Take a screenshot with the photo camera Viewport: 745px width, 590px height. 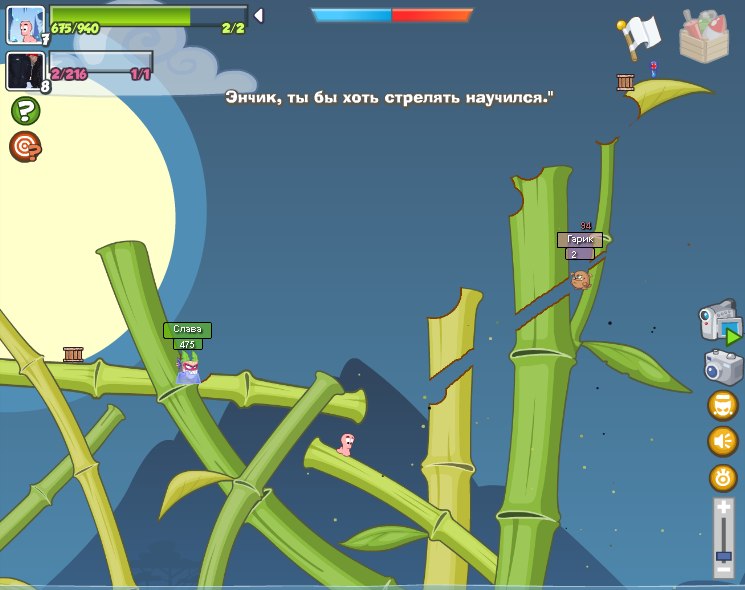[723, 367]
